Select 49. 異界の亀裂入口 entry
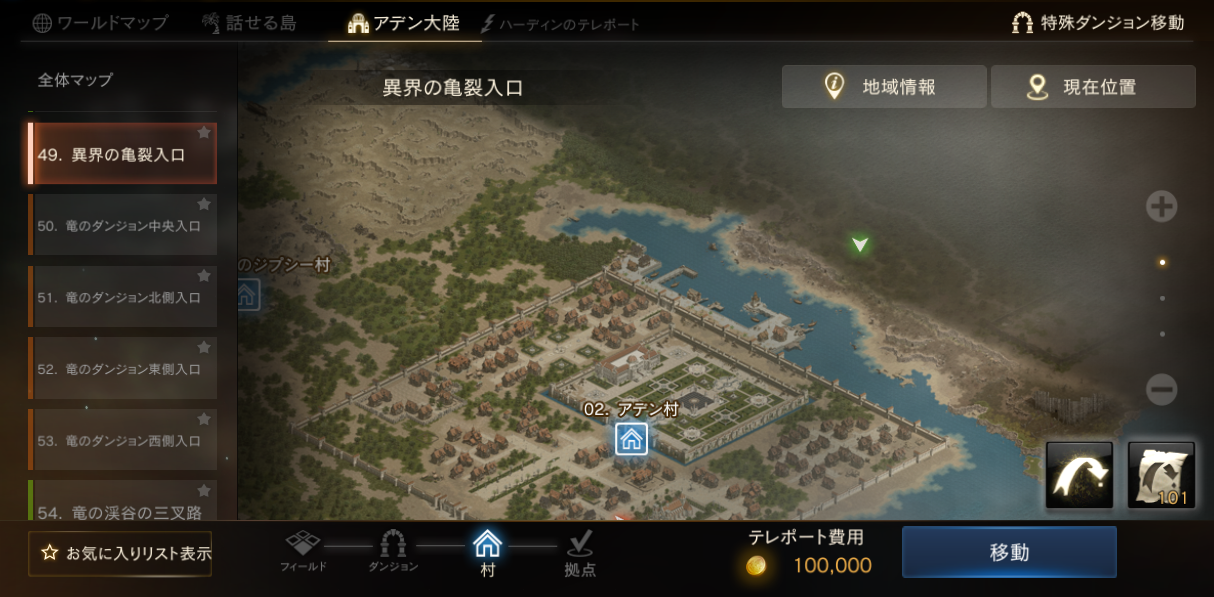Viewport: 1214px width, 597px height. (x=122, y=154)
